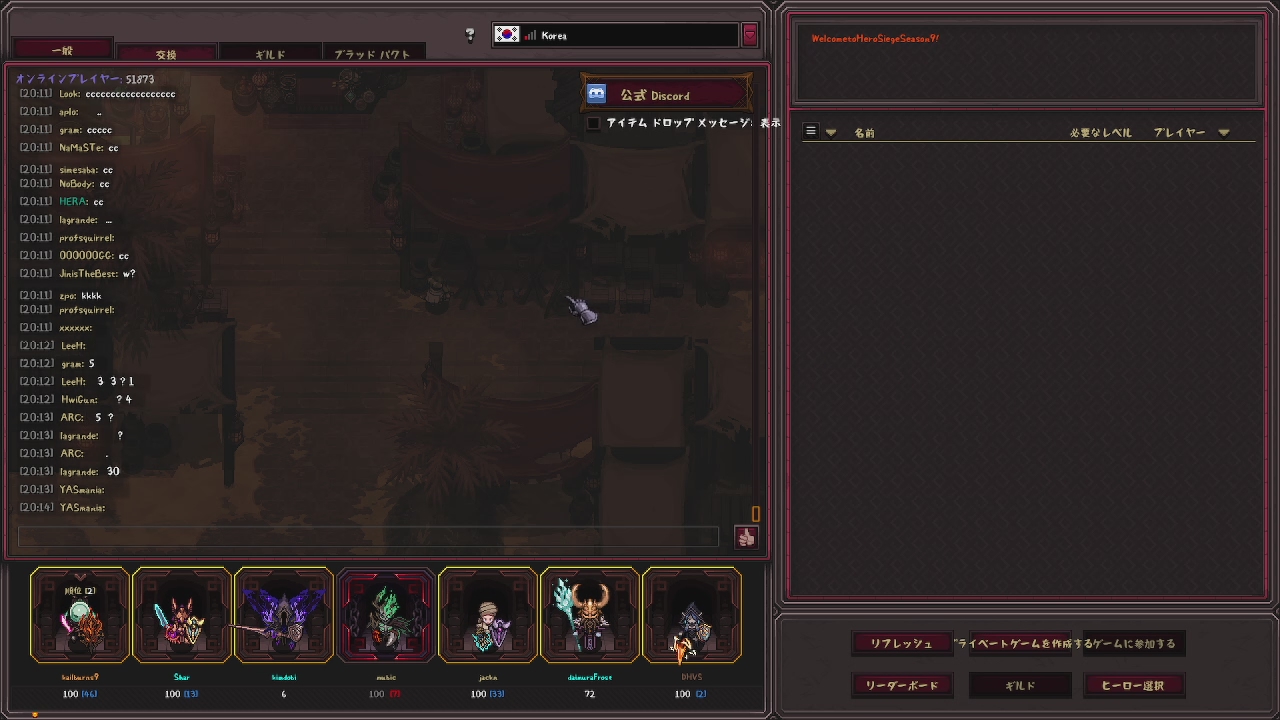
Task: Click the question mark help icon
Action: point(470,36)
